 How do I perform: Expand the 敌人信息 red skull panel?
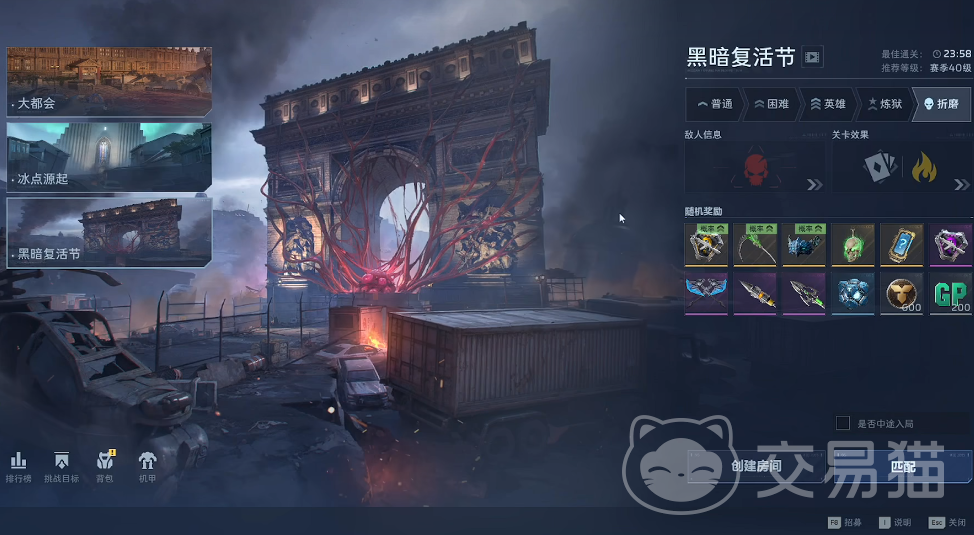tap(755, 168)
